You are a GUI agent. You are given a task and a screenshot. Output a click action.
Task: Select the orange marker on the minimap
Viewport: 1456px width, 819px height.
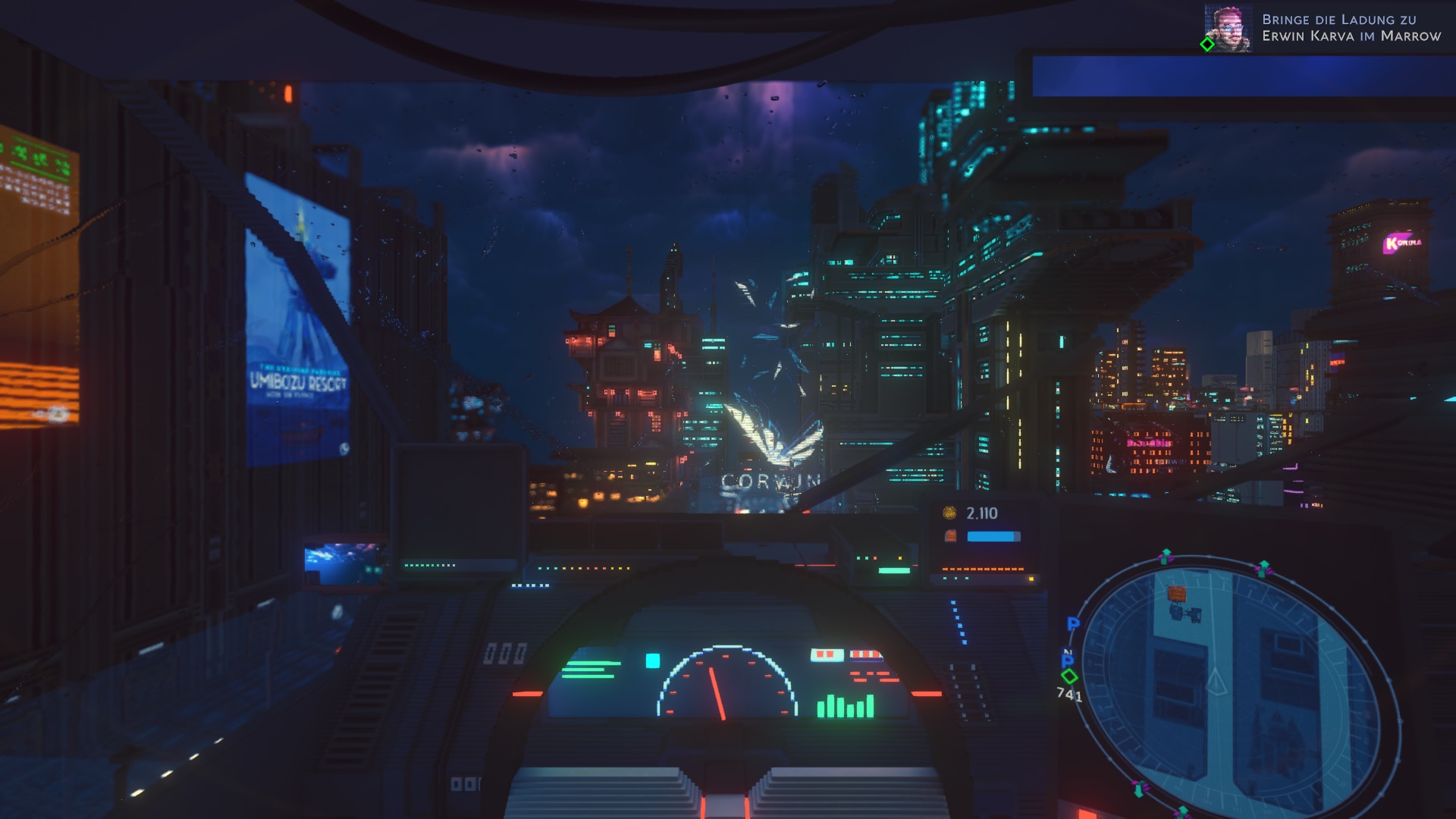click(1176, 593)
